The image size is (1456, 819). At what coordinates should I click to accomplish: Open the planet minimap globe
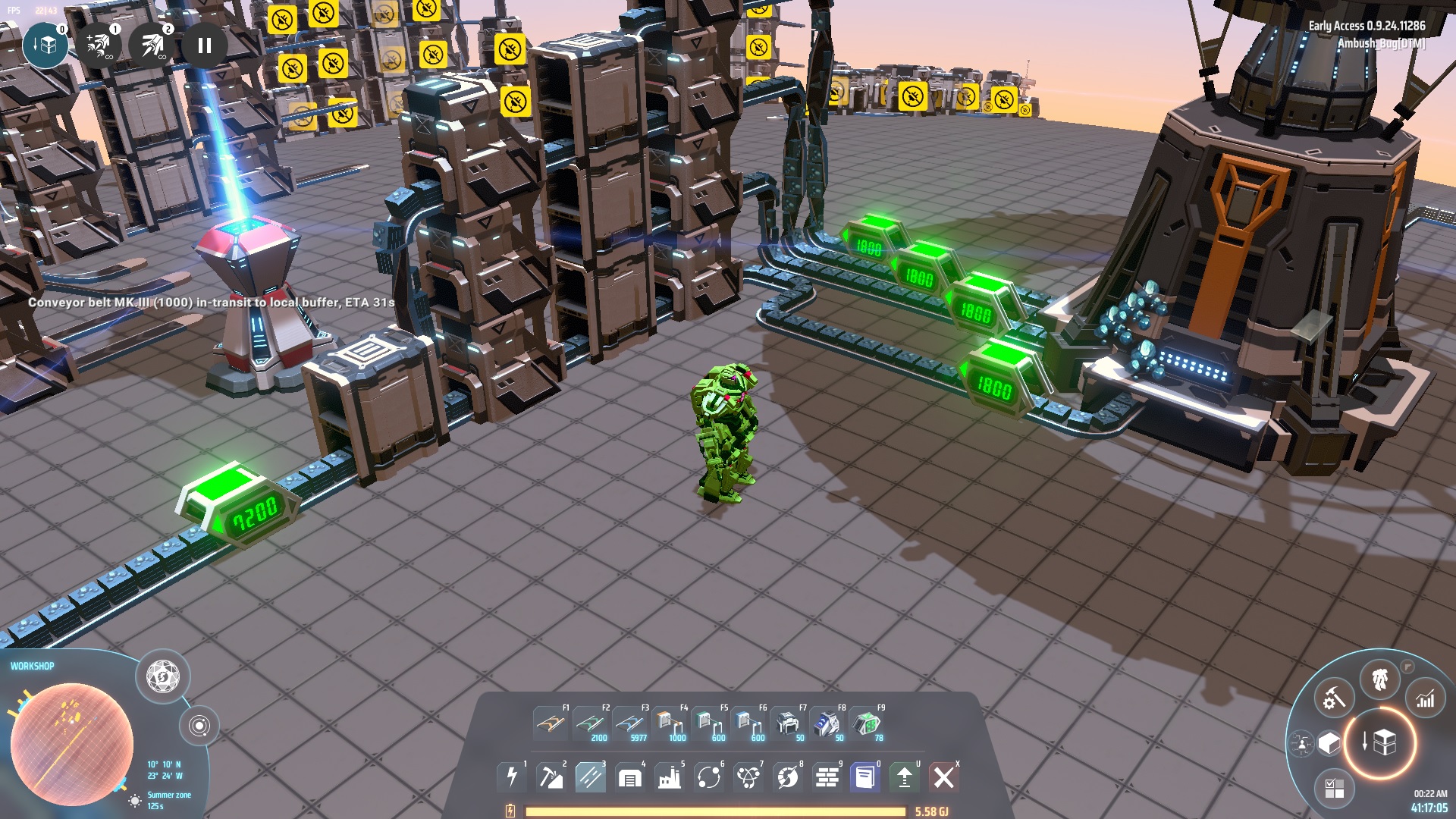71,744
